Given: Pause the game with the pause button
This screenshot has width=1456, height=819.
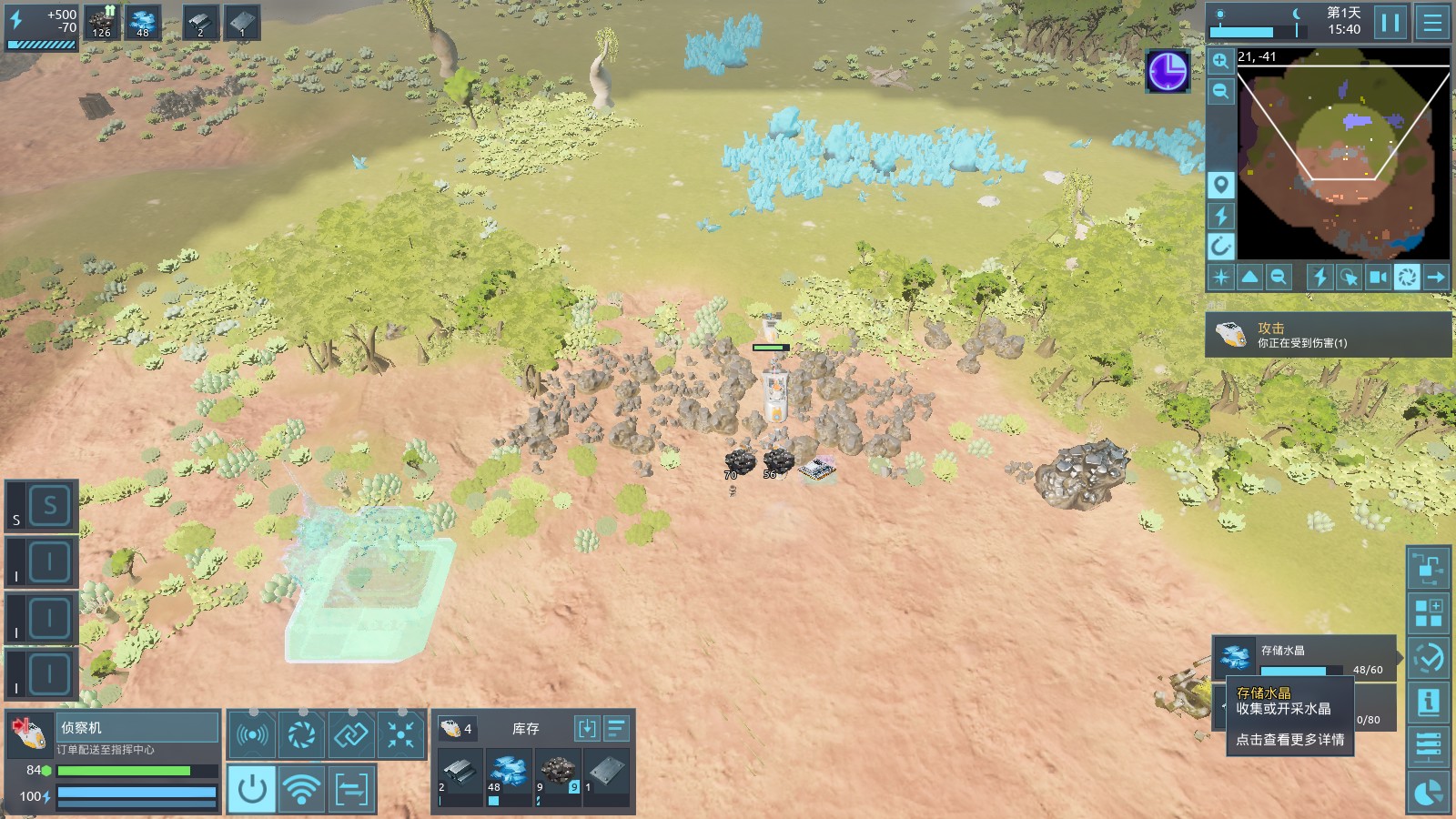Looking at the screenshot, I should 1390,22.
